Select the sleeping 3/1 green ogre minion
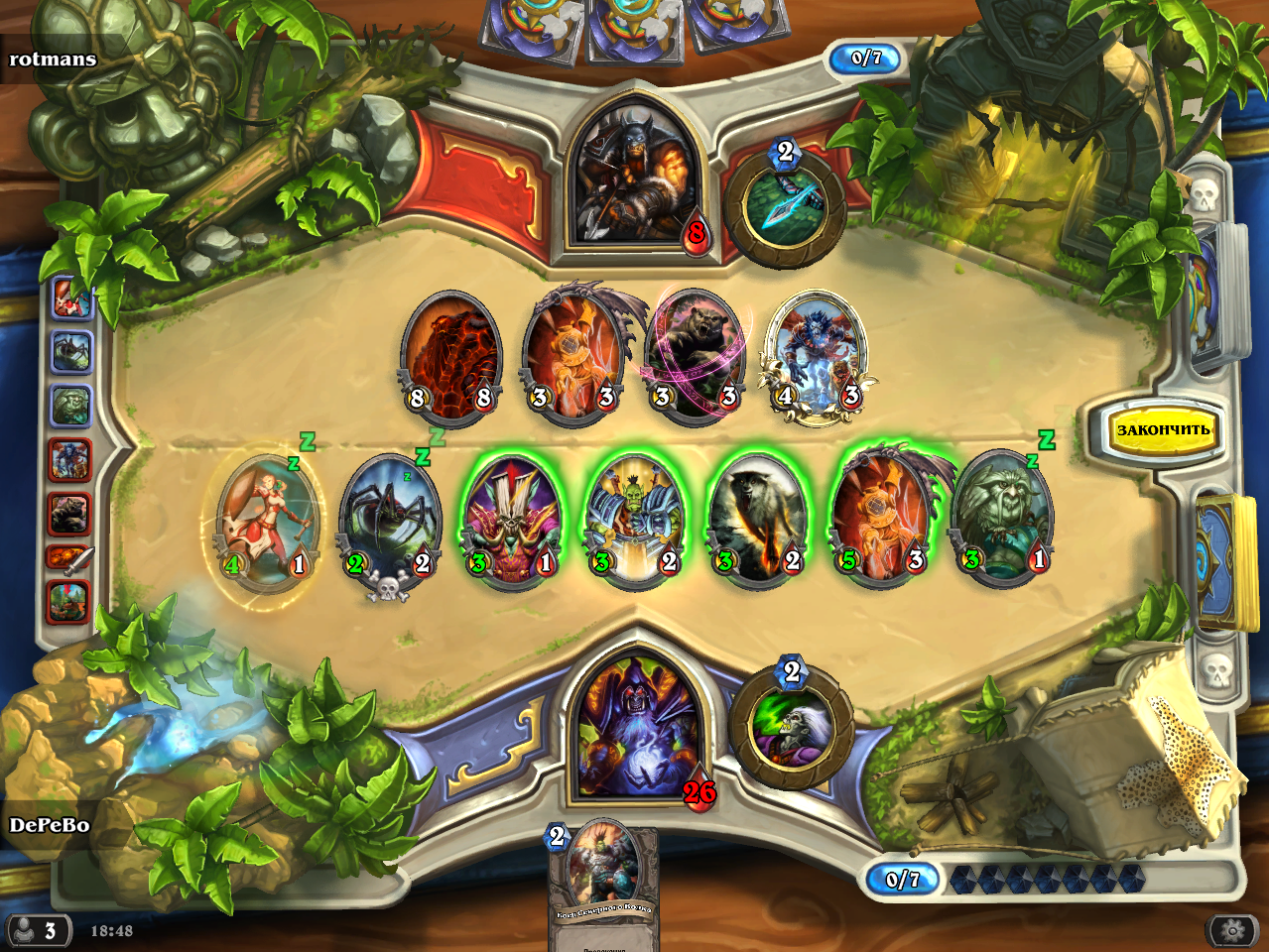1269x952 pixels. point(1002,518)
